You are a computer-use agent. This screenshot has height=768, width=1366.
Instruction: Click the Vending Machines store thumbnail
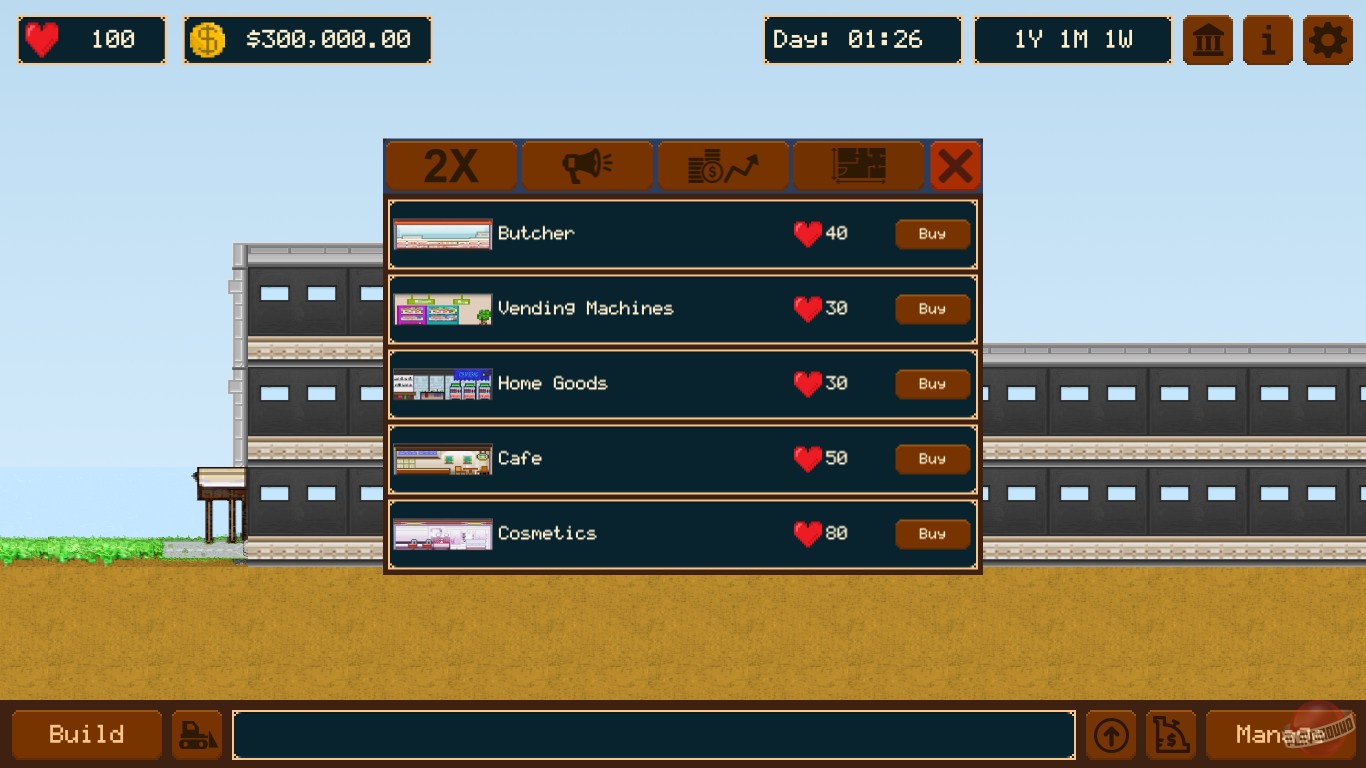[x=443, y=308]
